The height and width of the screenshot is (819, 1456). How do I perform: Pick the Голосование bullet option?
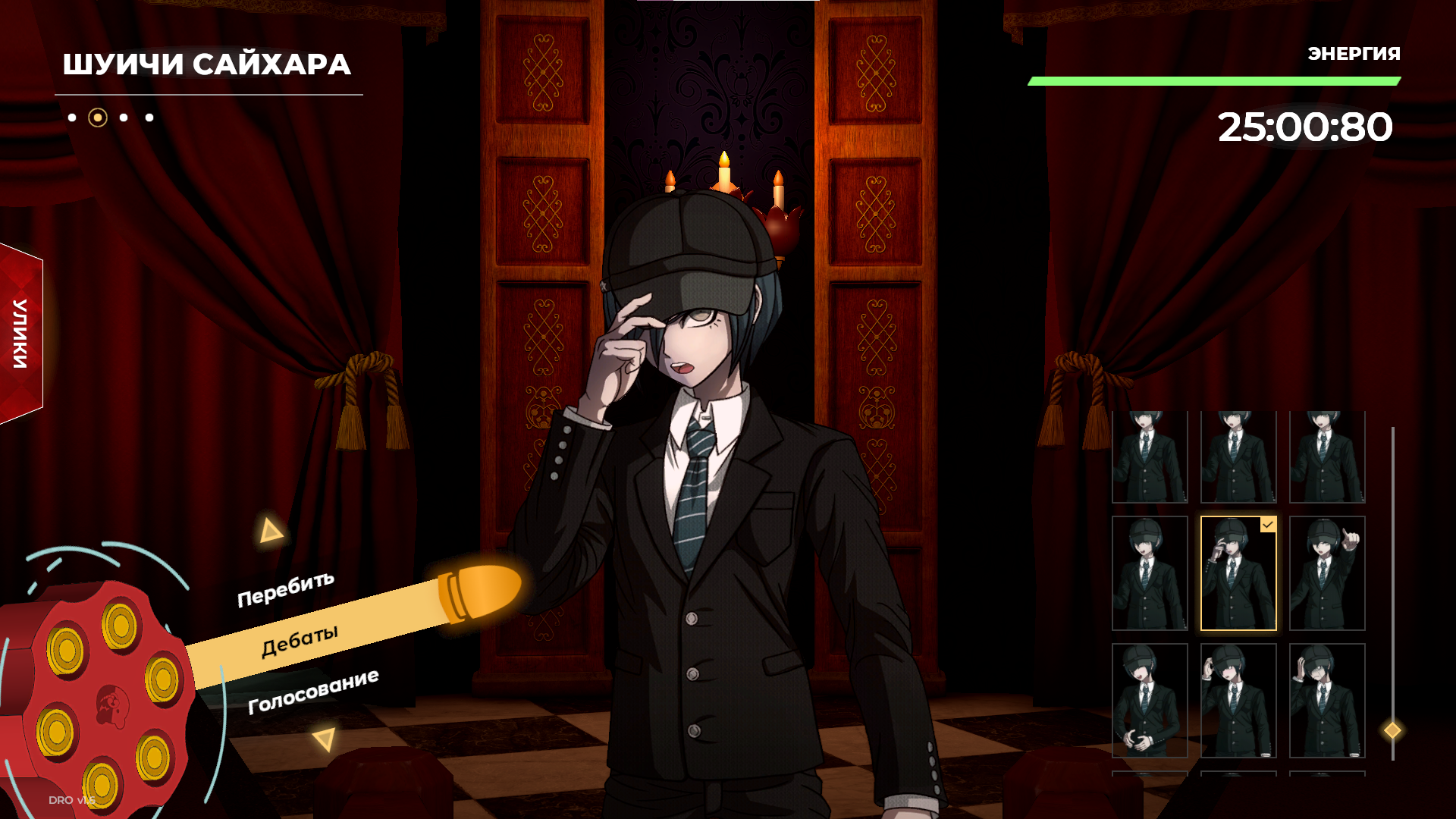313,691
